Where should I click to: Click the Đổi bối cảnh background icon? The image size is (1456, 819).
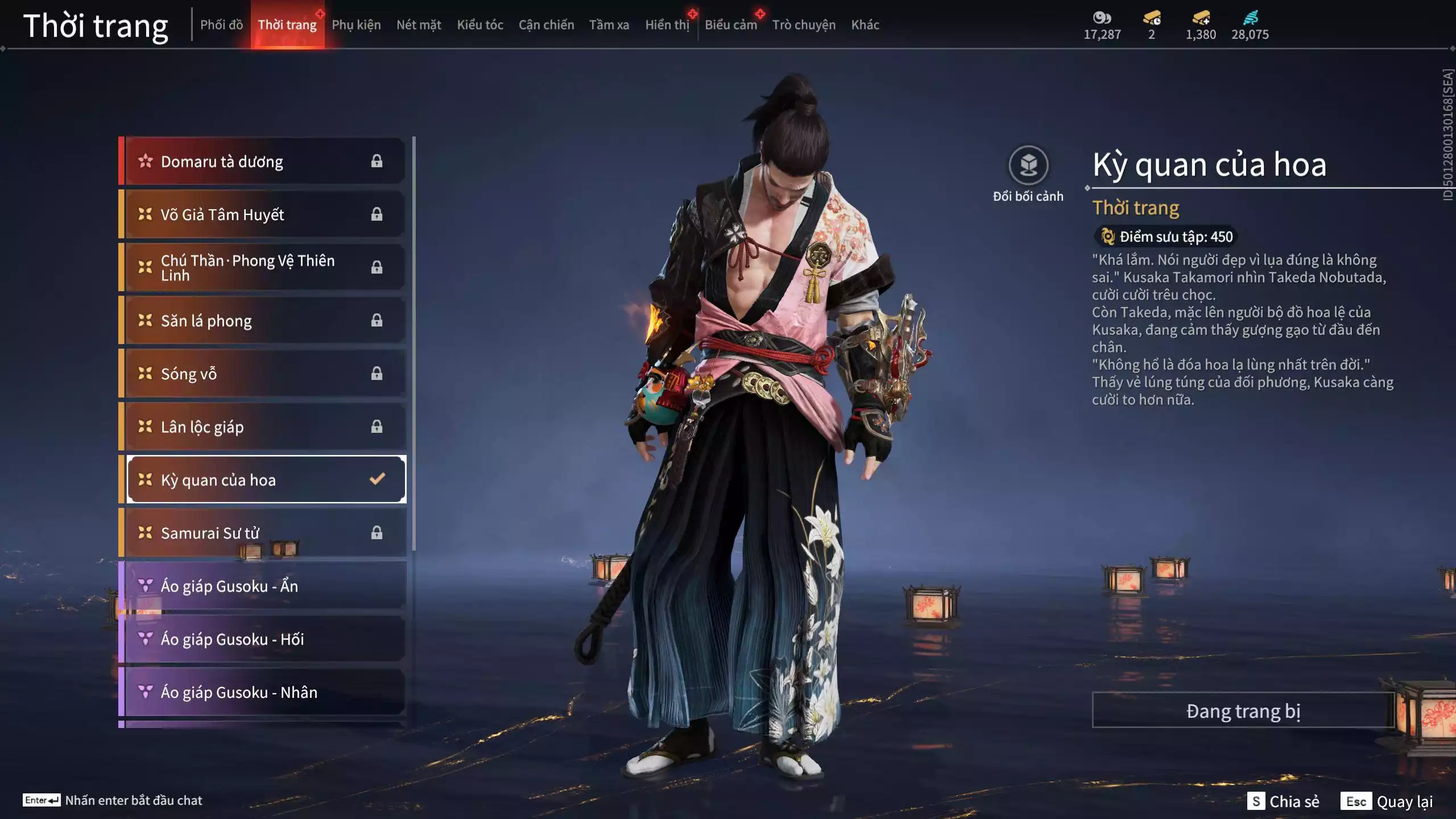(1028, 166)
